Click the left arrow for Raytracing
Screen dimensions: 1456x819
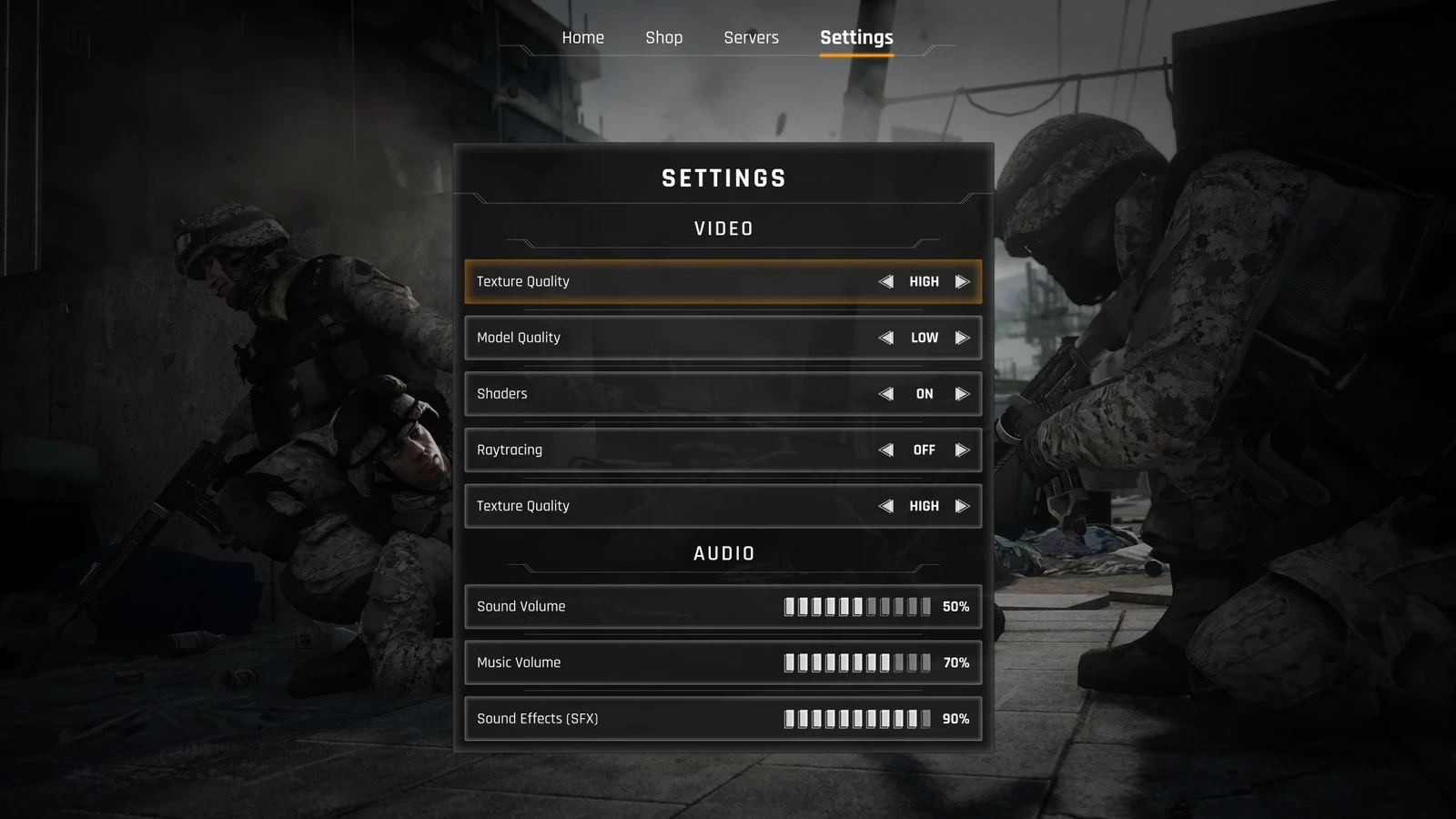[x=885, y=450]
